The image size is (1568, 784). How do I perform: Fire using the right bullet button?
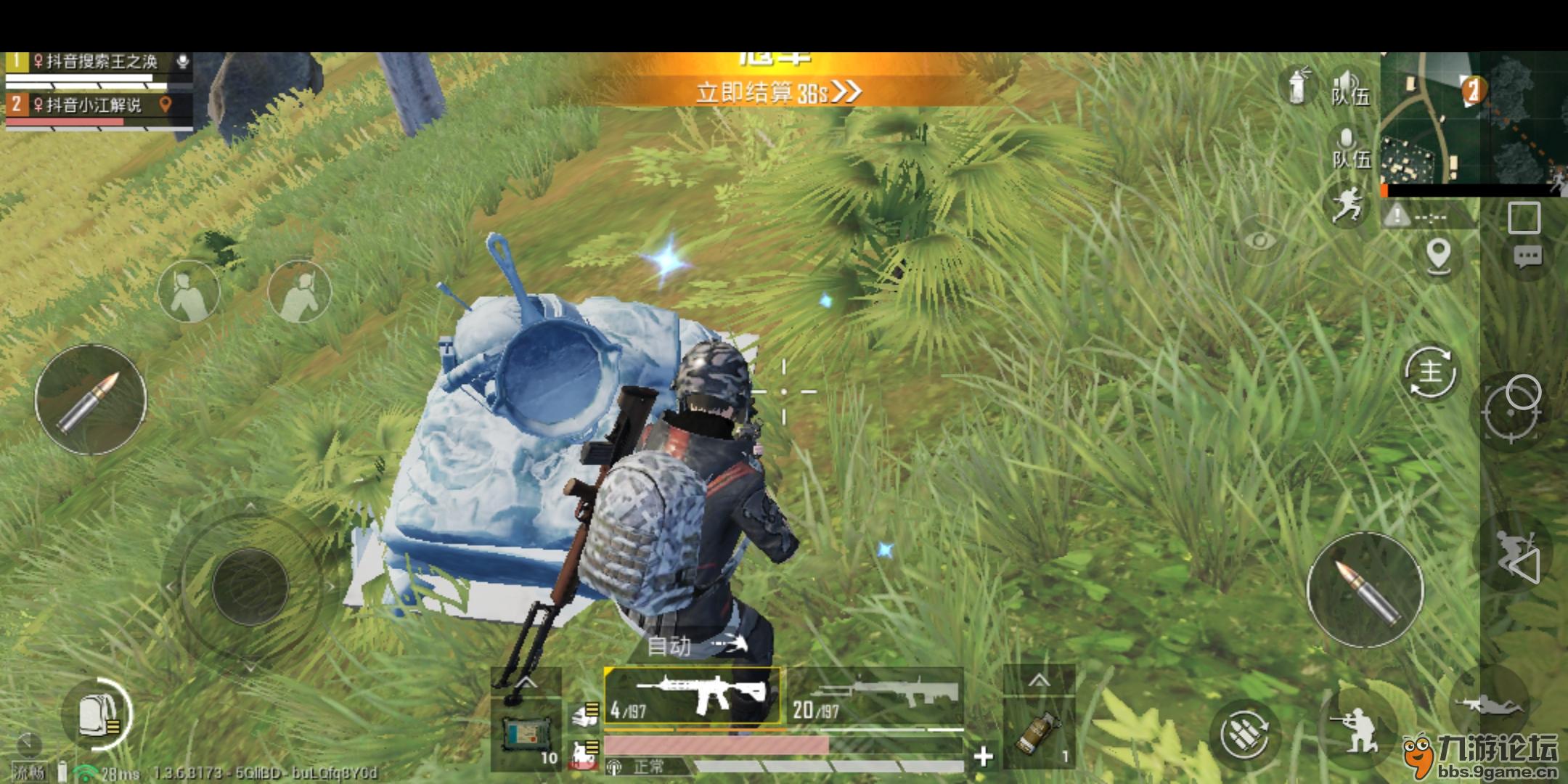(x=1365, y=589)
